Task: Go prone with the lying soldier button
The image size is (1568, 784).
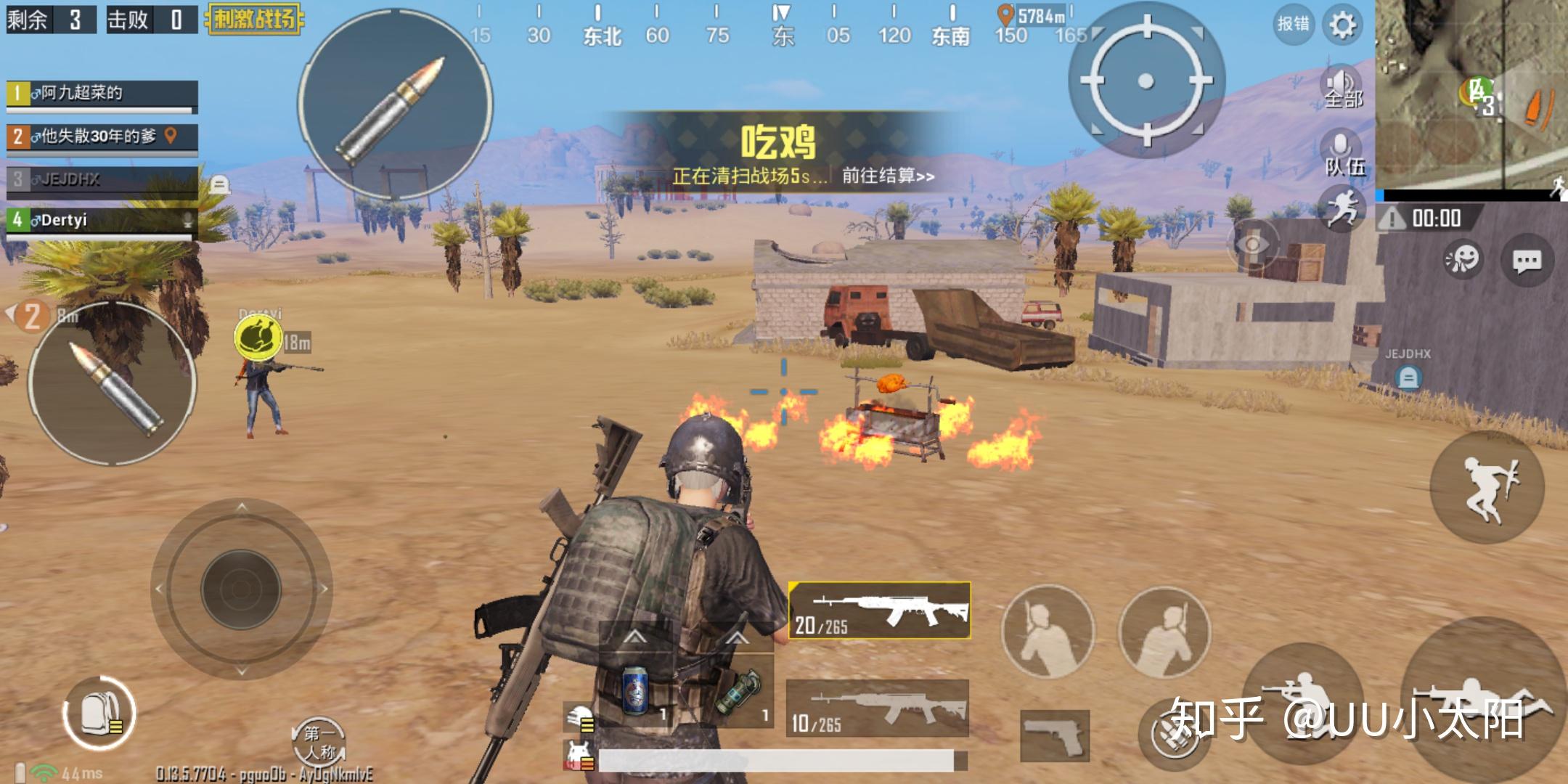Action: tap(1481, 701)
